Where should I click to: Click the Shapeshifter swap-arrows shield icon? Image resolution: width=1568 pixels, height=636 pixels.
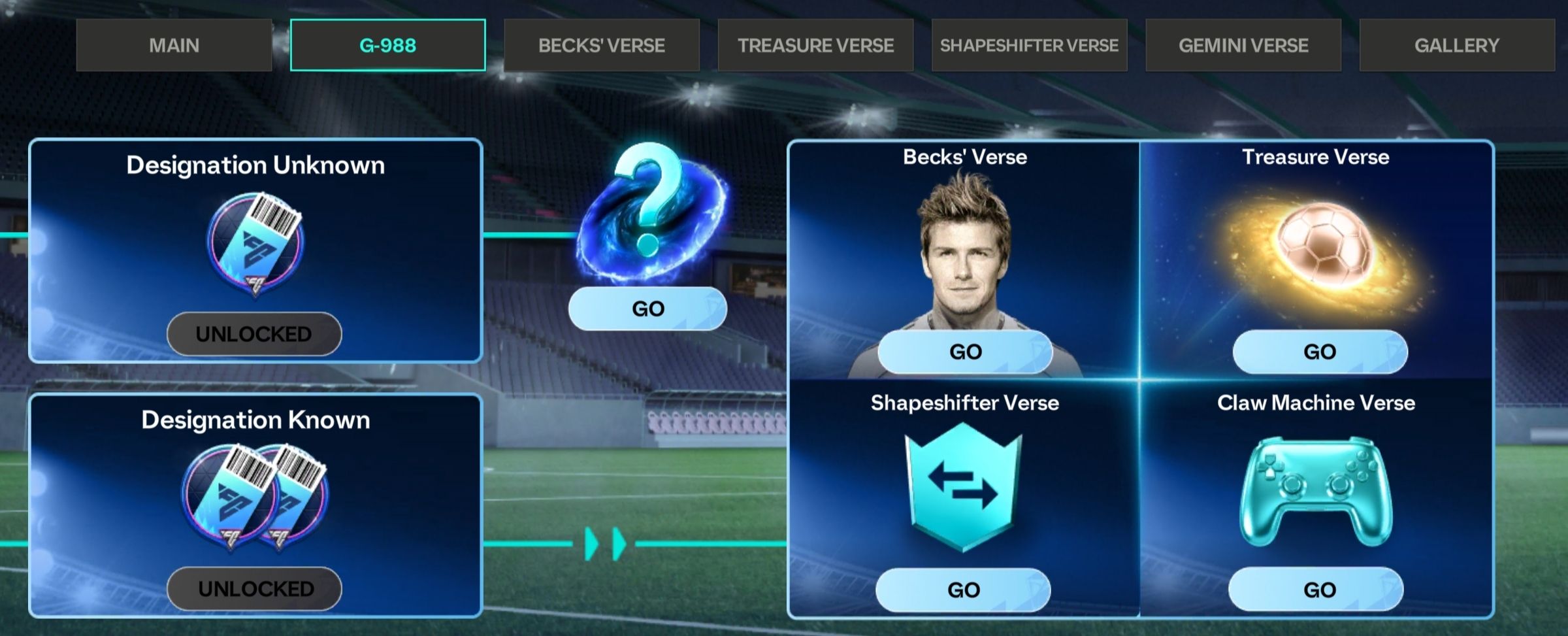tap(963, 487)
